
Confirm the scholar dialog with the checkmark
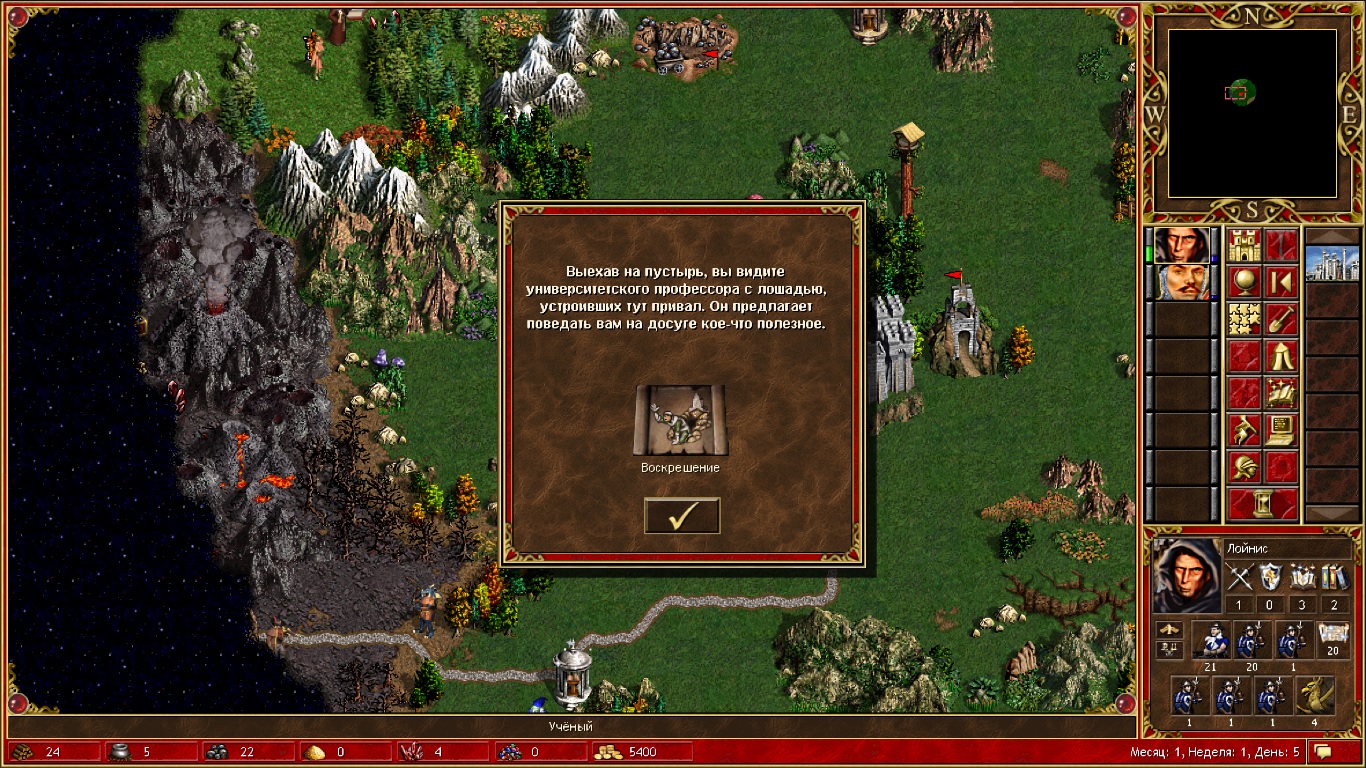point(682,515)
